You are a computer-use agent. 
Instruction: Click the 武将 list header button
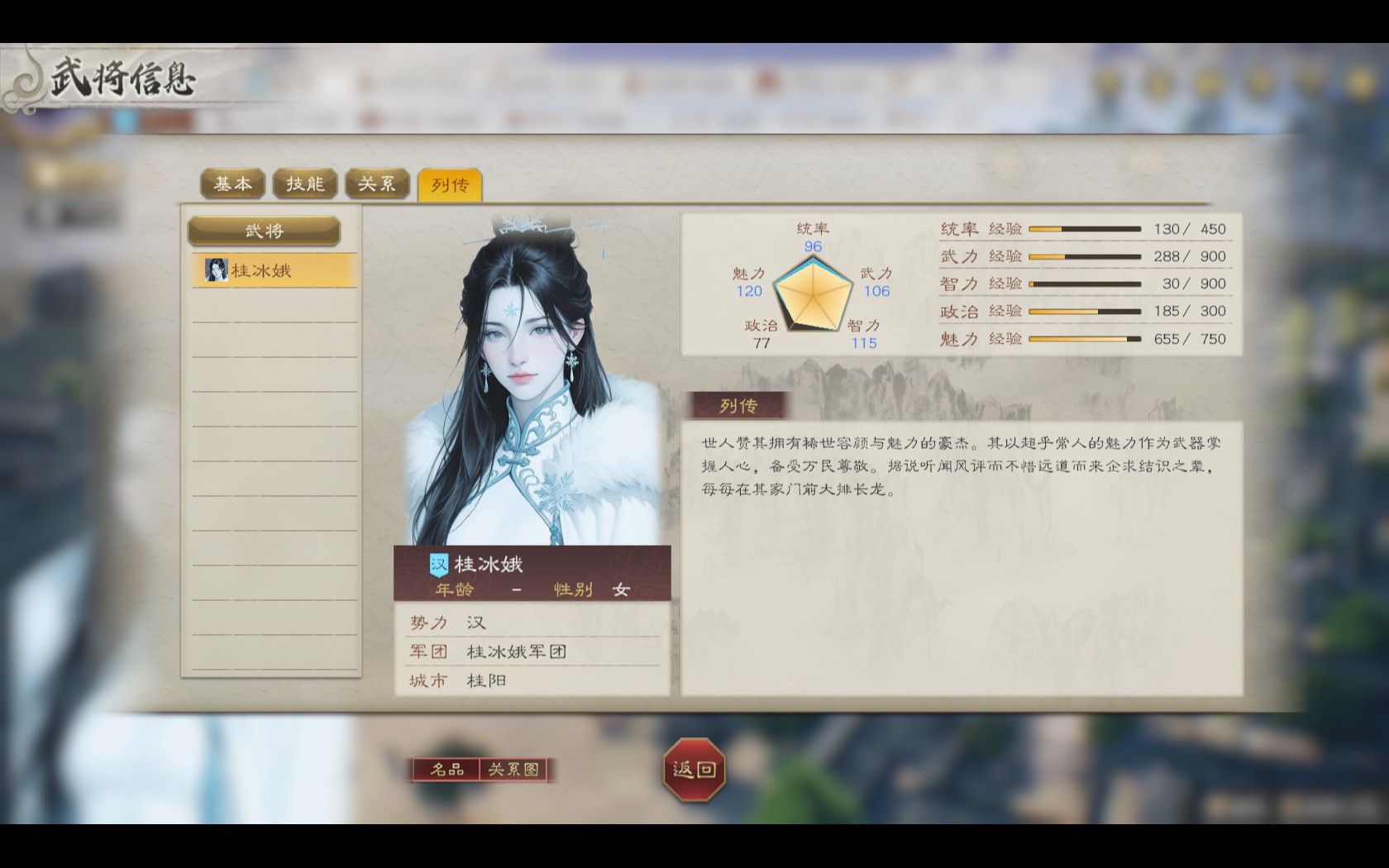coord(264,231)
